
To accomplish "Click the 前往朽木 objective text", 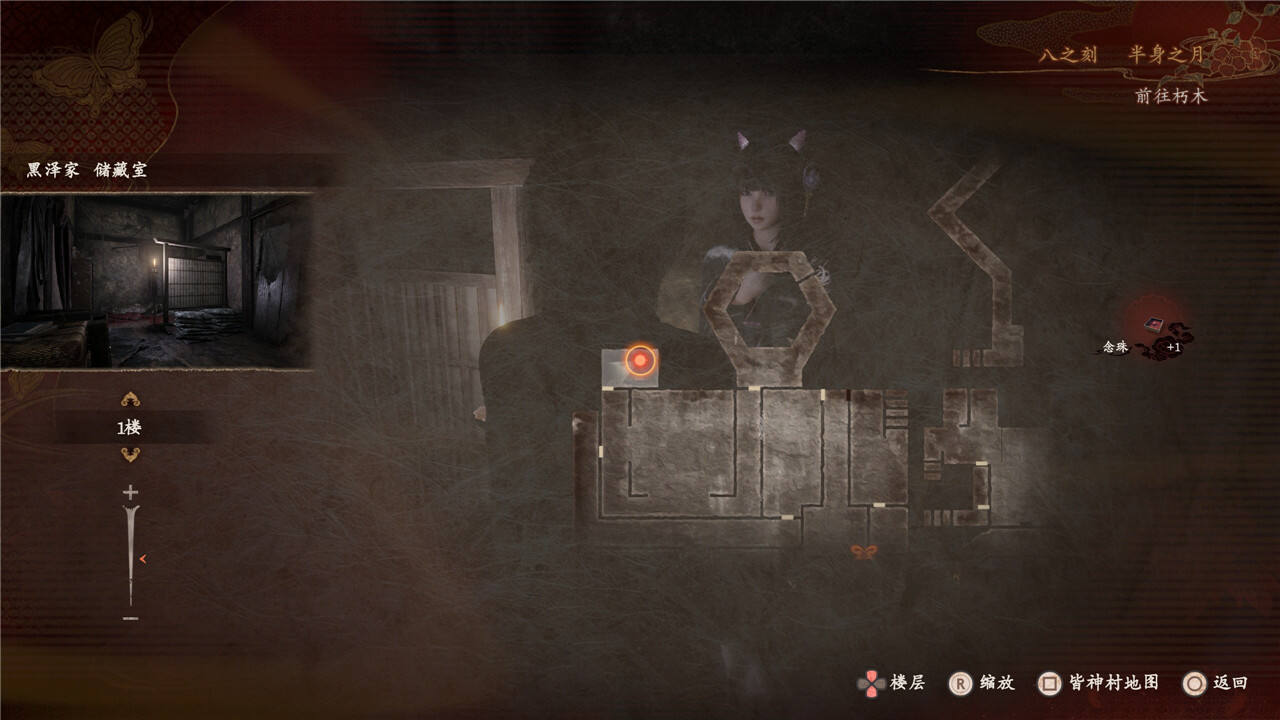I will [x=1171, y=96].
